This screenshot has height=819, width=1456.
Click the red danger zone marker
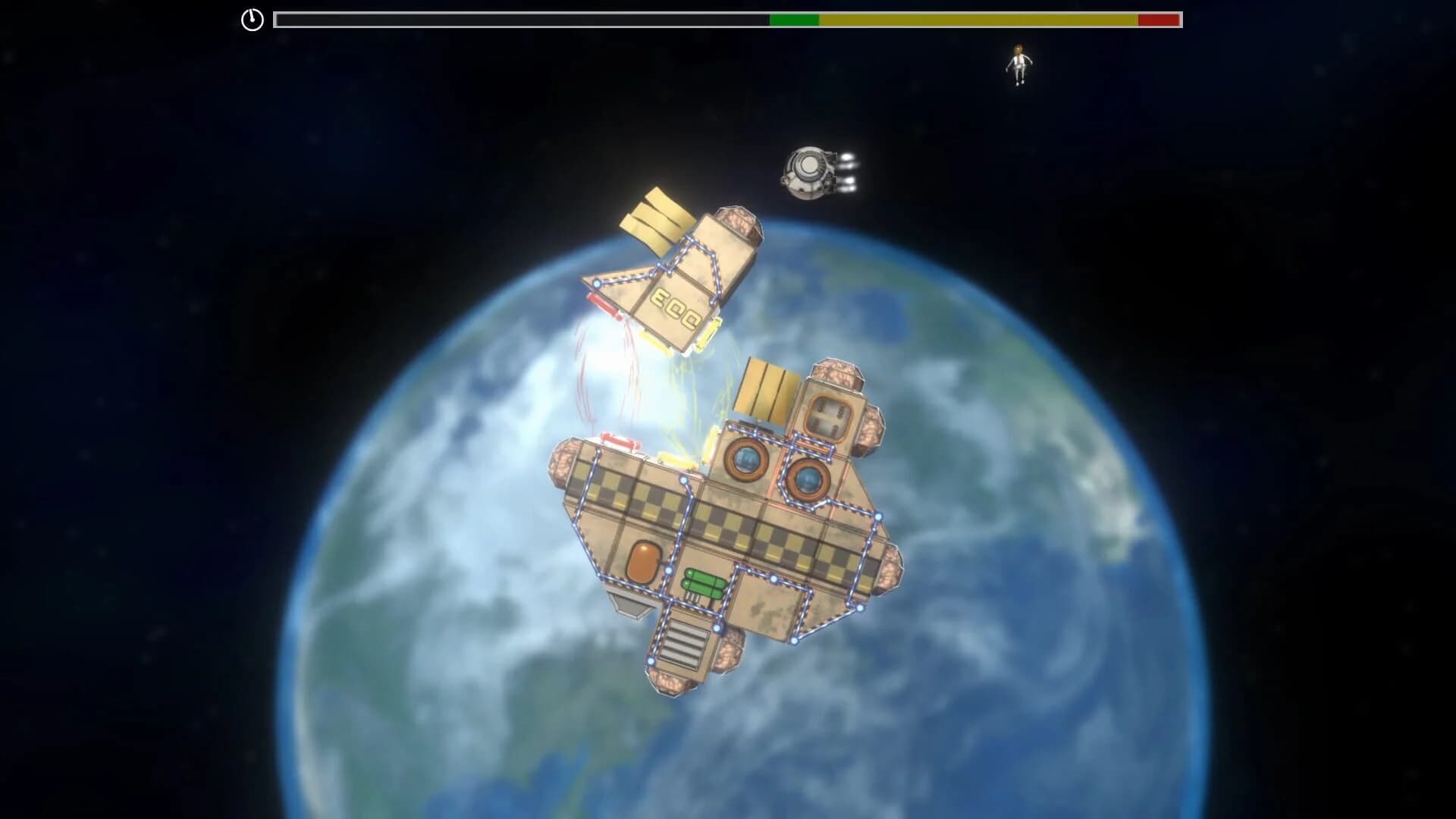(1160, 19)
